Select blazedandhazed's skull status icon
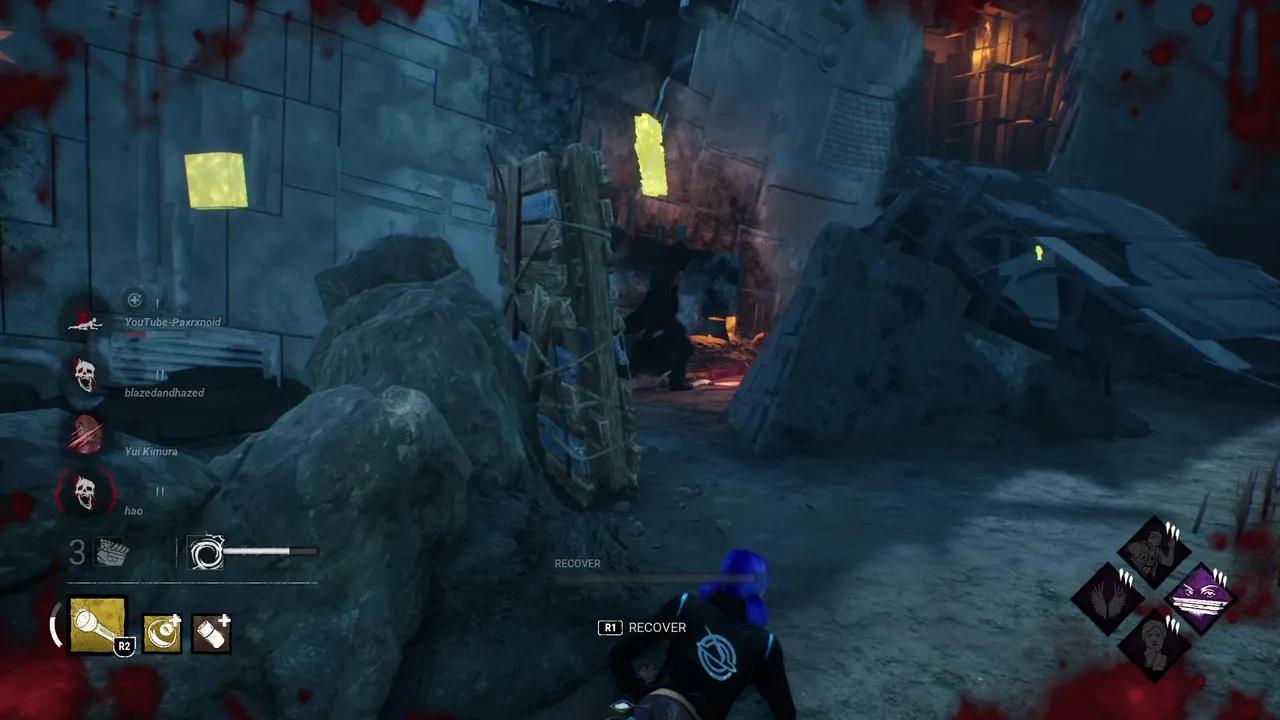1280x720 pixels. coord(86,376)
